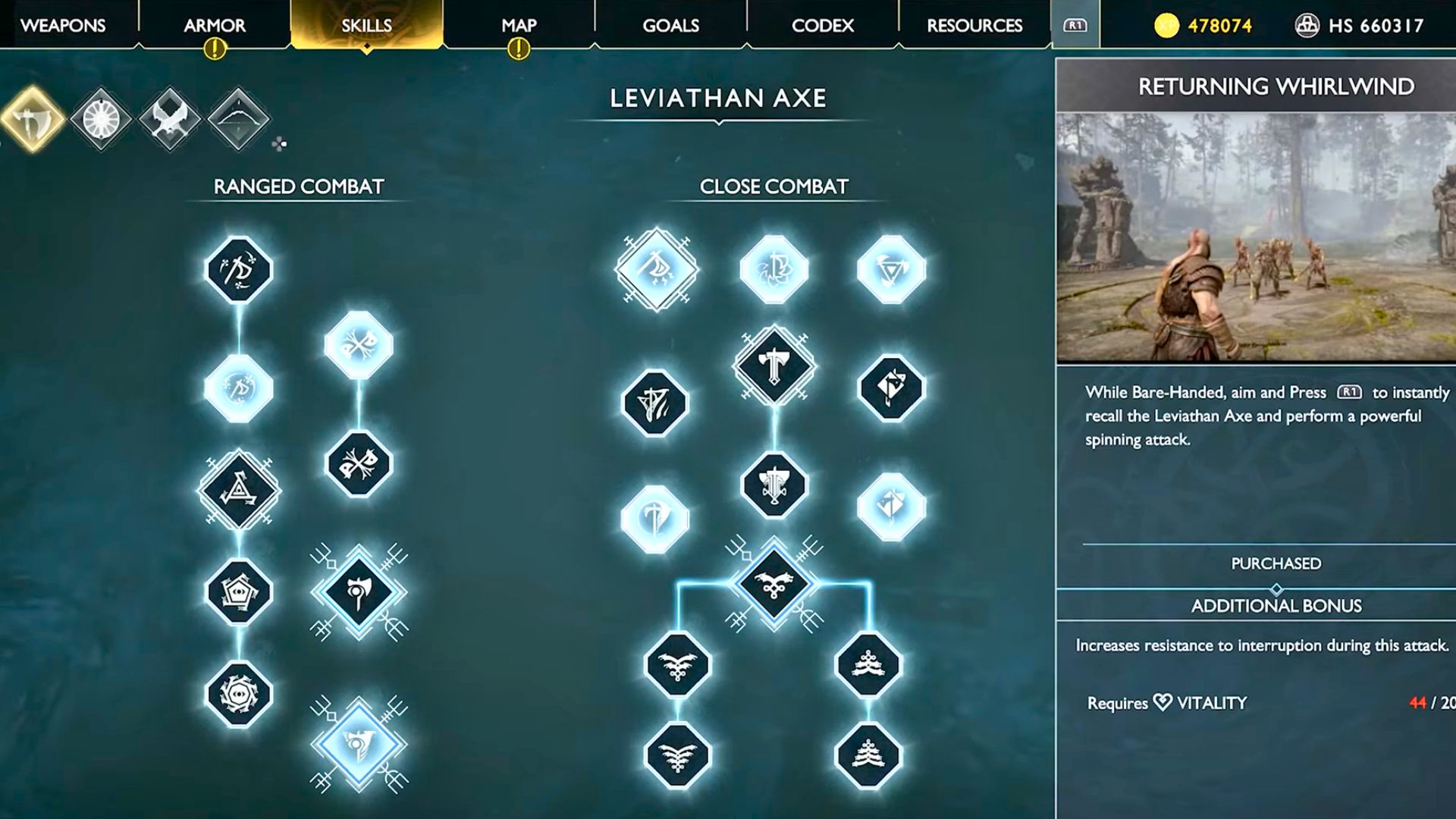
Task: Pick the eye symbol skill node
Action: [239, 695]
